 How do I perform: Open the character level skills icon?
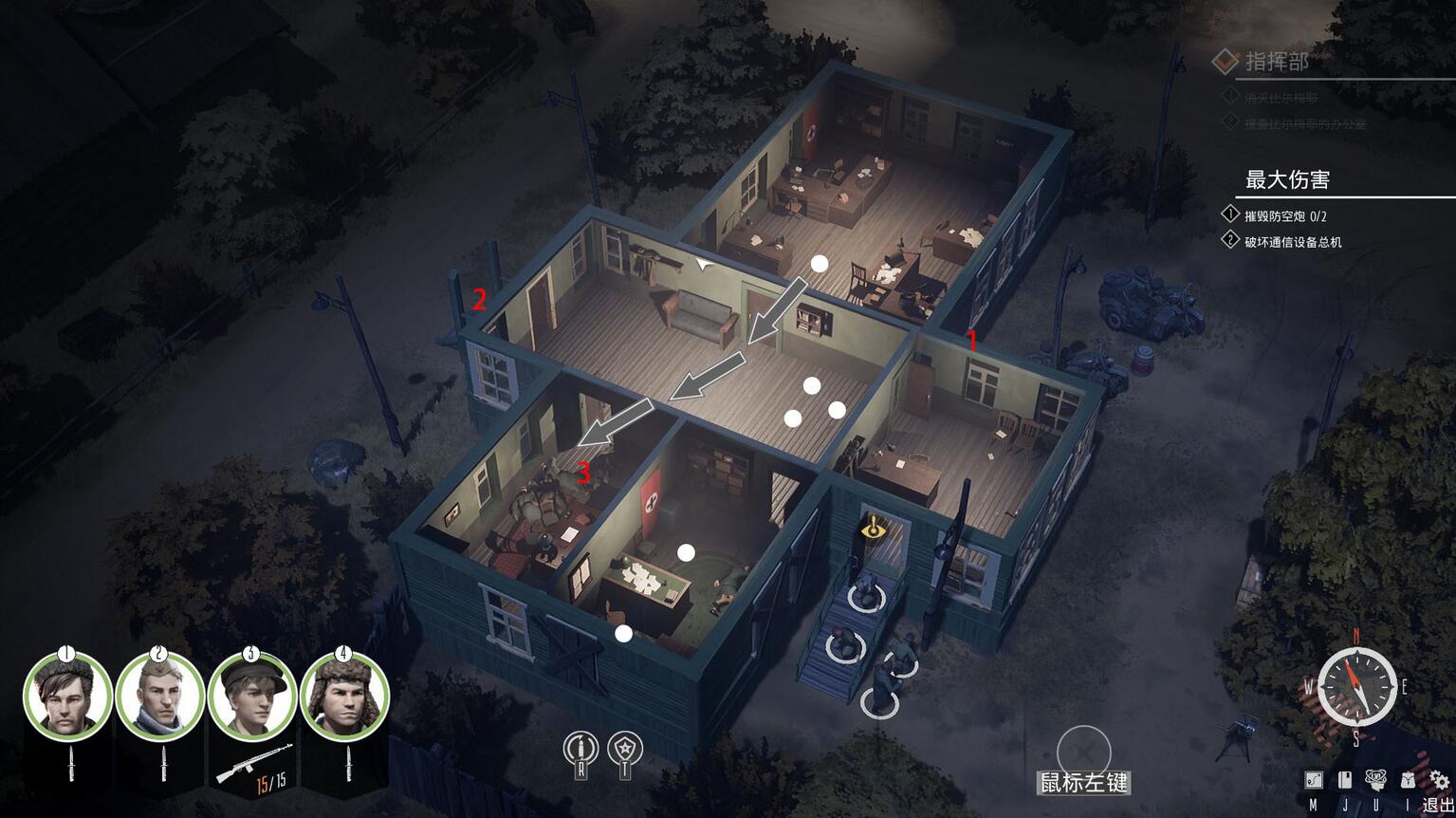pyautogui.click(x=1375, y=780)
